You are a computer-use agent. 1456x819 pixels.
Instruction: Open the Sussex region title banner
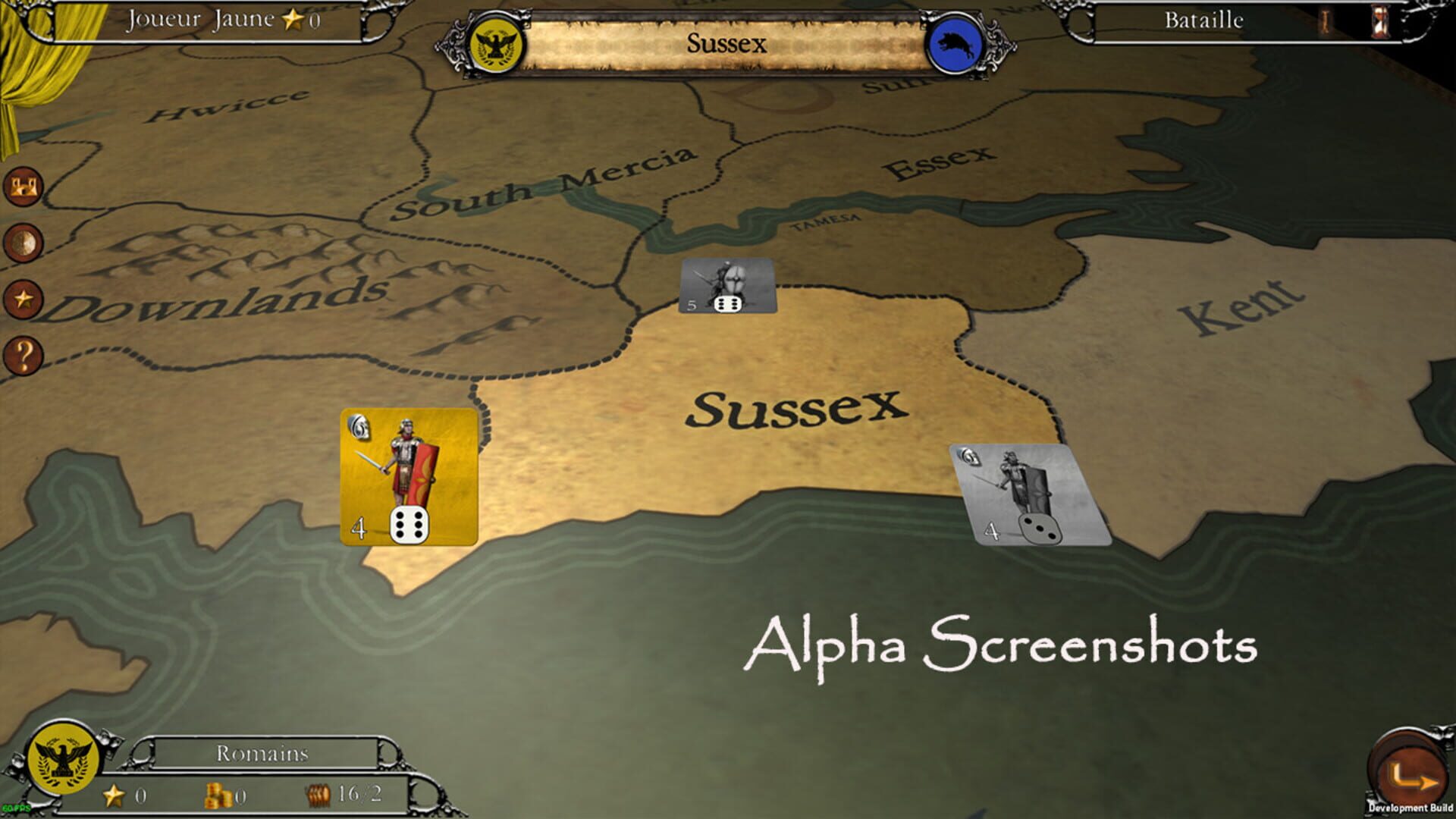726,44
